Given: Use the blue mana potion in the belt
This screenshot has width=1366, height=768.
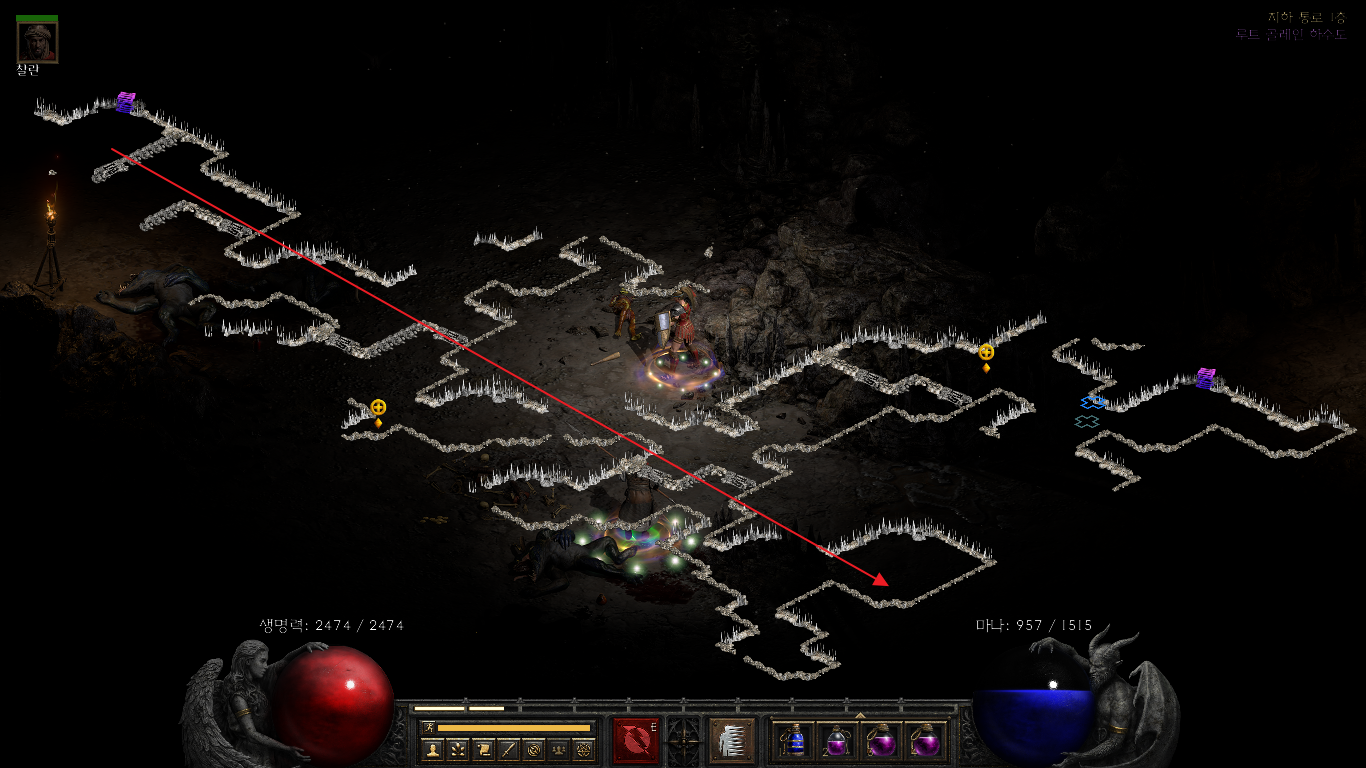Looking at the screenshot, I should coord(793,742).
